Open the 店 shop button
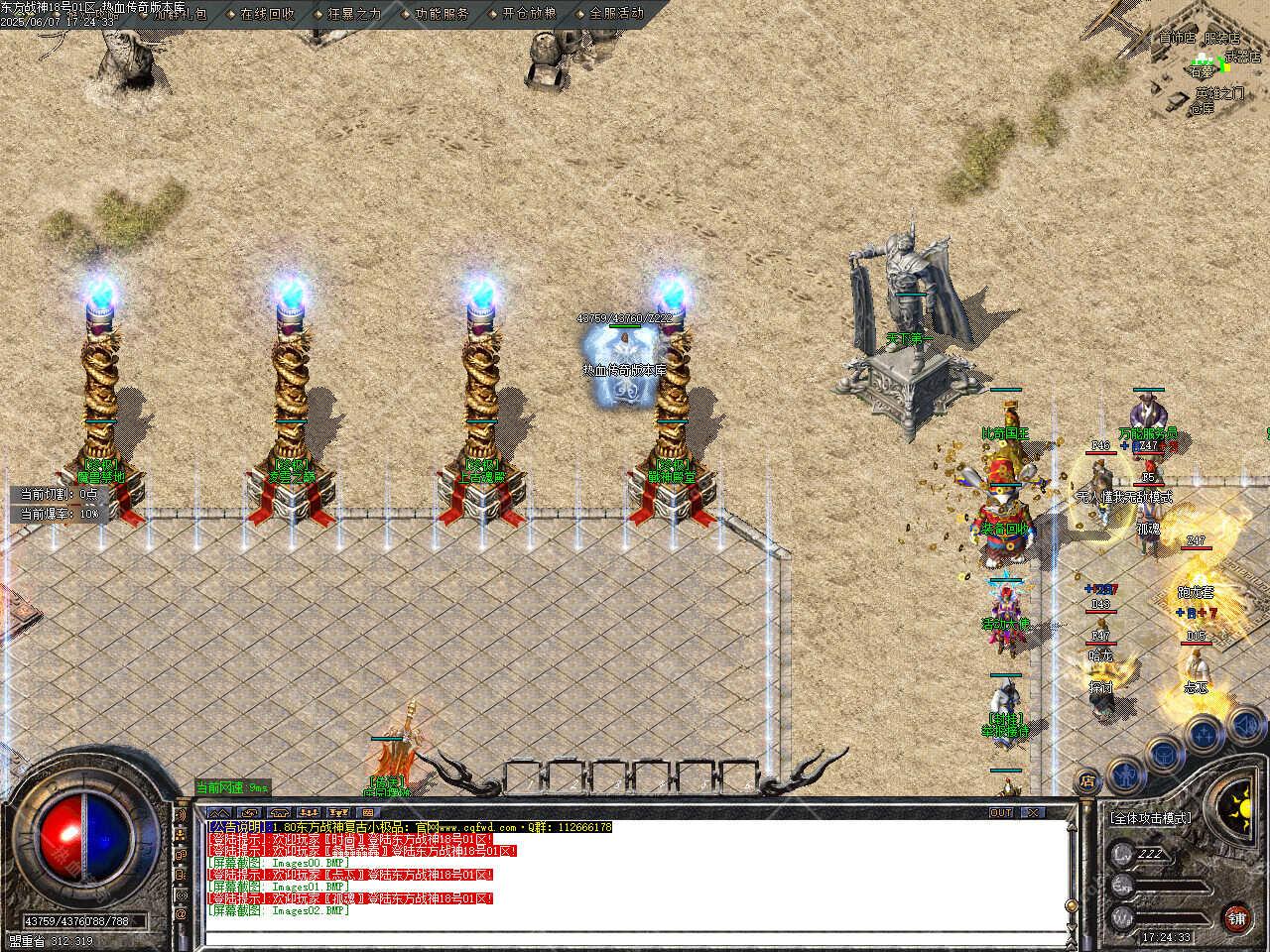 (x=1088, y=780)
